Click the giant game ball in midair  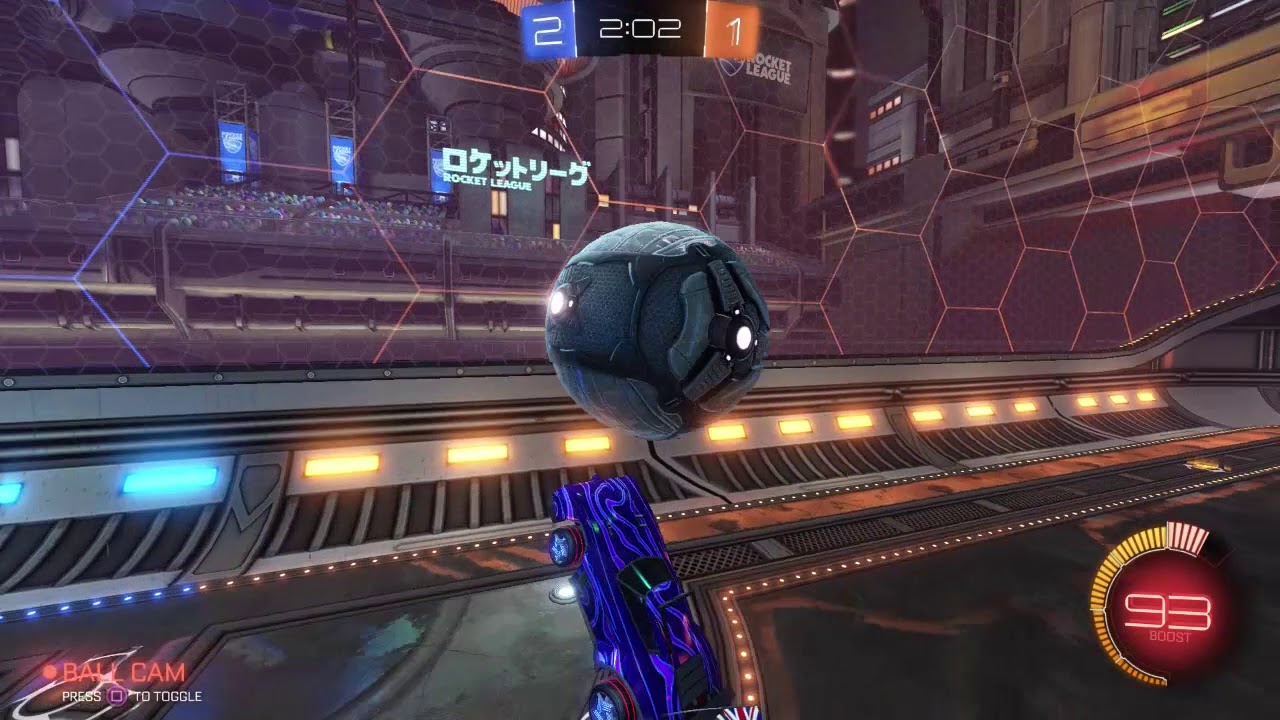[x=655, y=335]
